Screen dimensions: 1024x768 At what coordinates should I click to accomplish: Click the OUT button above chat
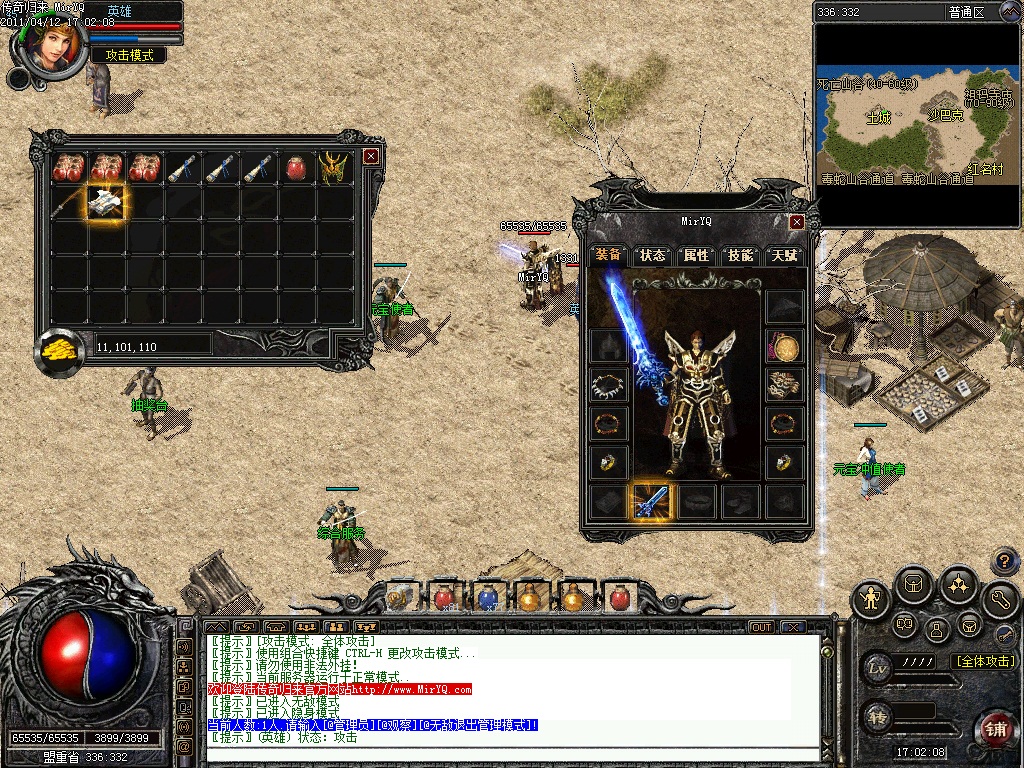[762, 627]
